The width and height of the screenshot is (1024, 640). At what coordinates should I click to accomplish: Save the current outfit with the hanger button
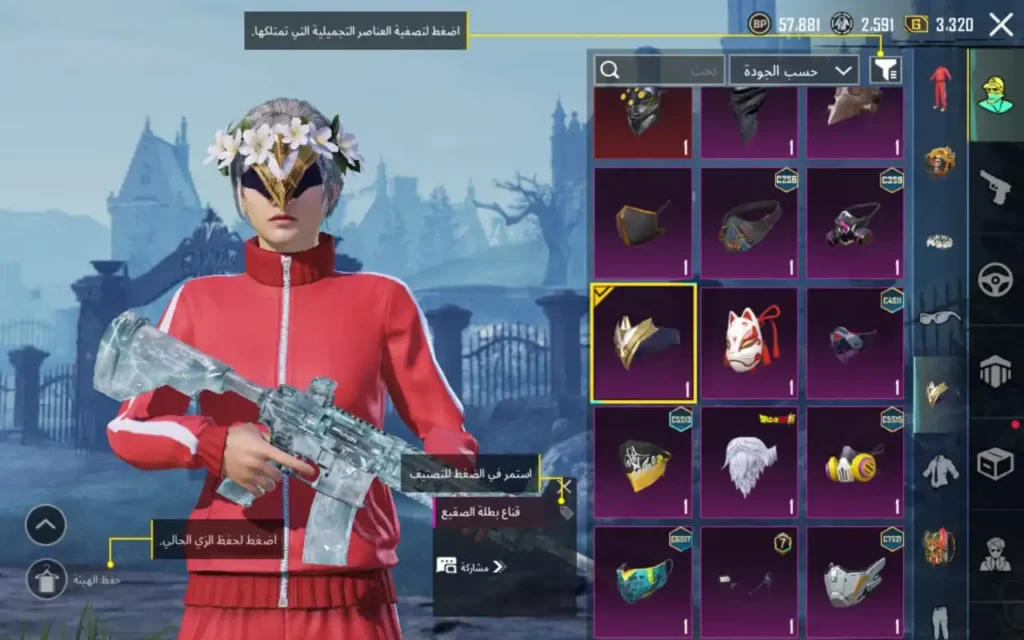pyautogui.click(x=47, y=578)
